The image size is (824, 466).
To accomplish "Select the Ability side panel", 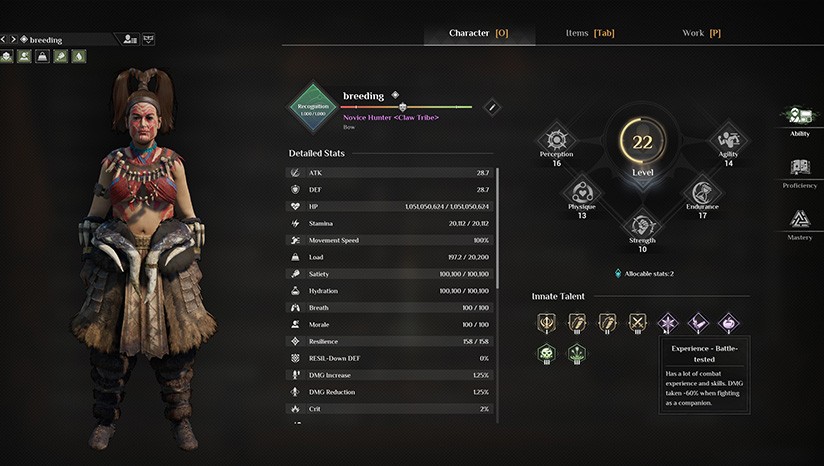I will [x=799, y=119].
